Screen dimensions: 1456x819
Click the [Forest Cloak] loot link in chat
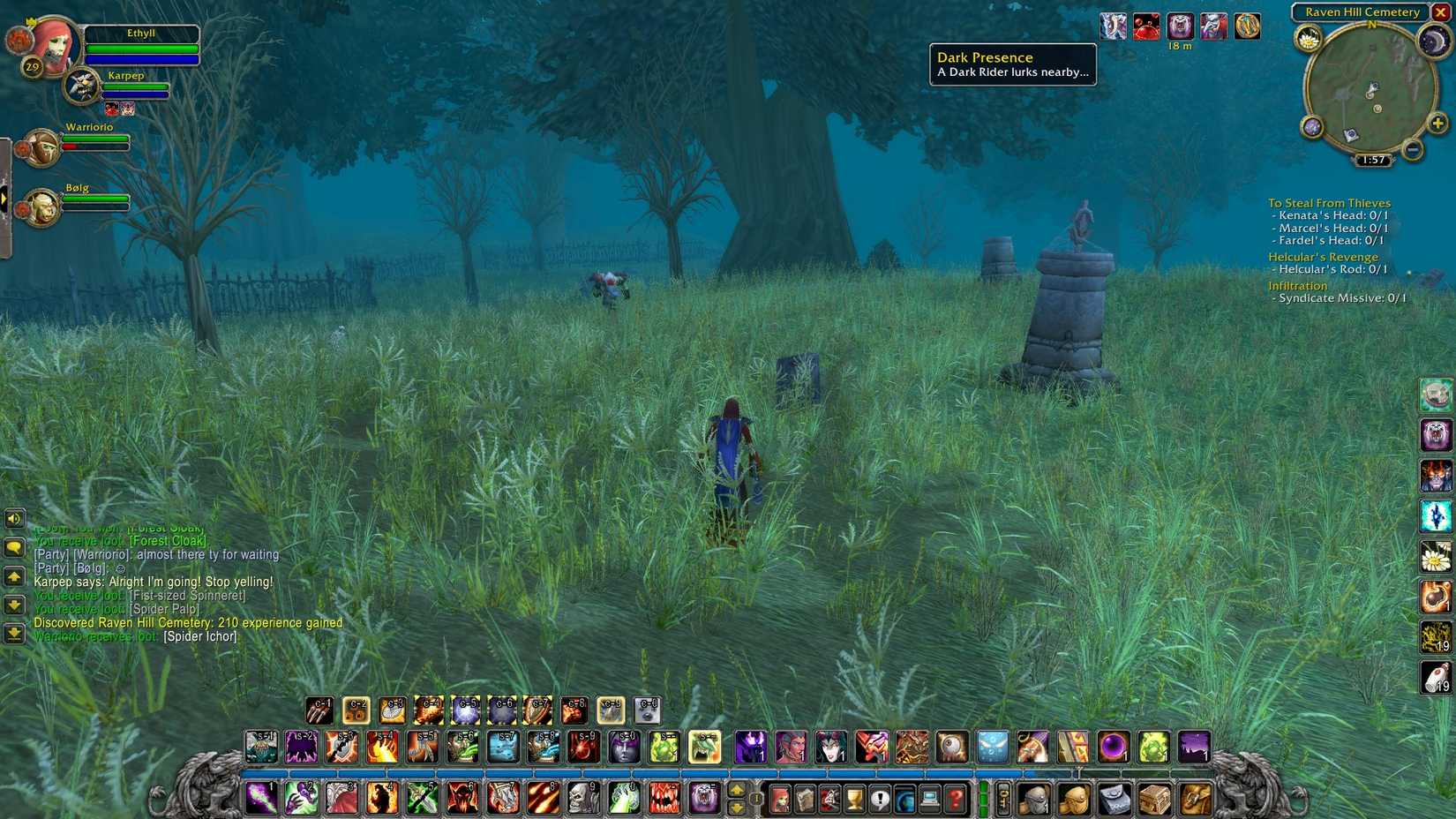169,539
